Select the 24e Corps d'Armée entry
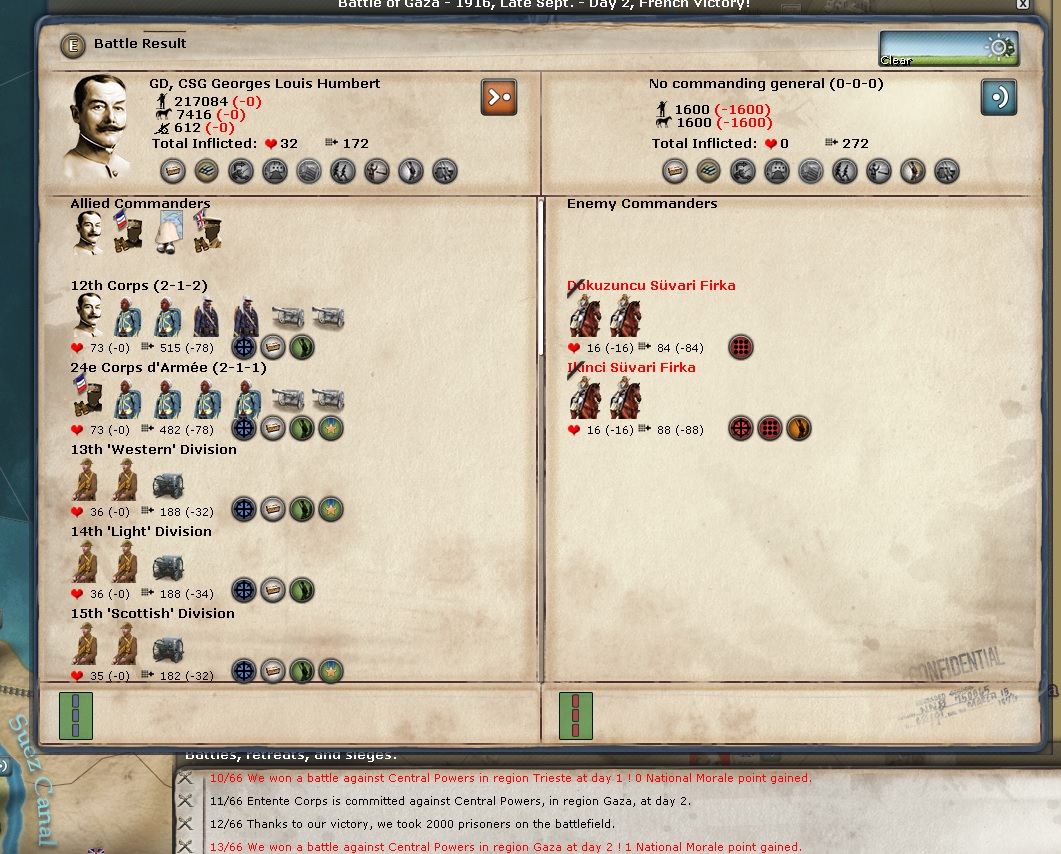The height and width of the screenshot is (854, 1061). click(x=153, y=368)
